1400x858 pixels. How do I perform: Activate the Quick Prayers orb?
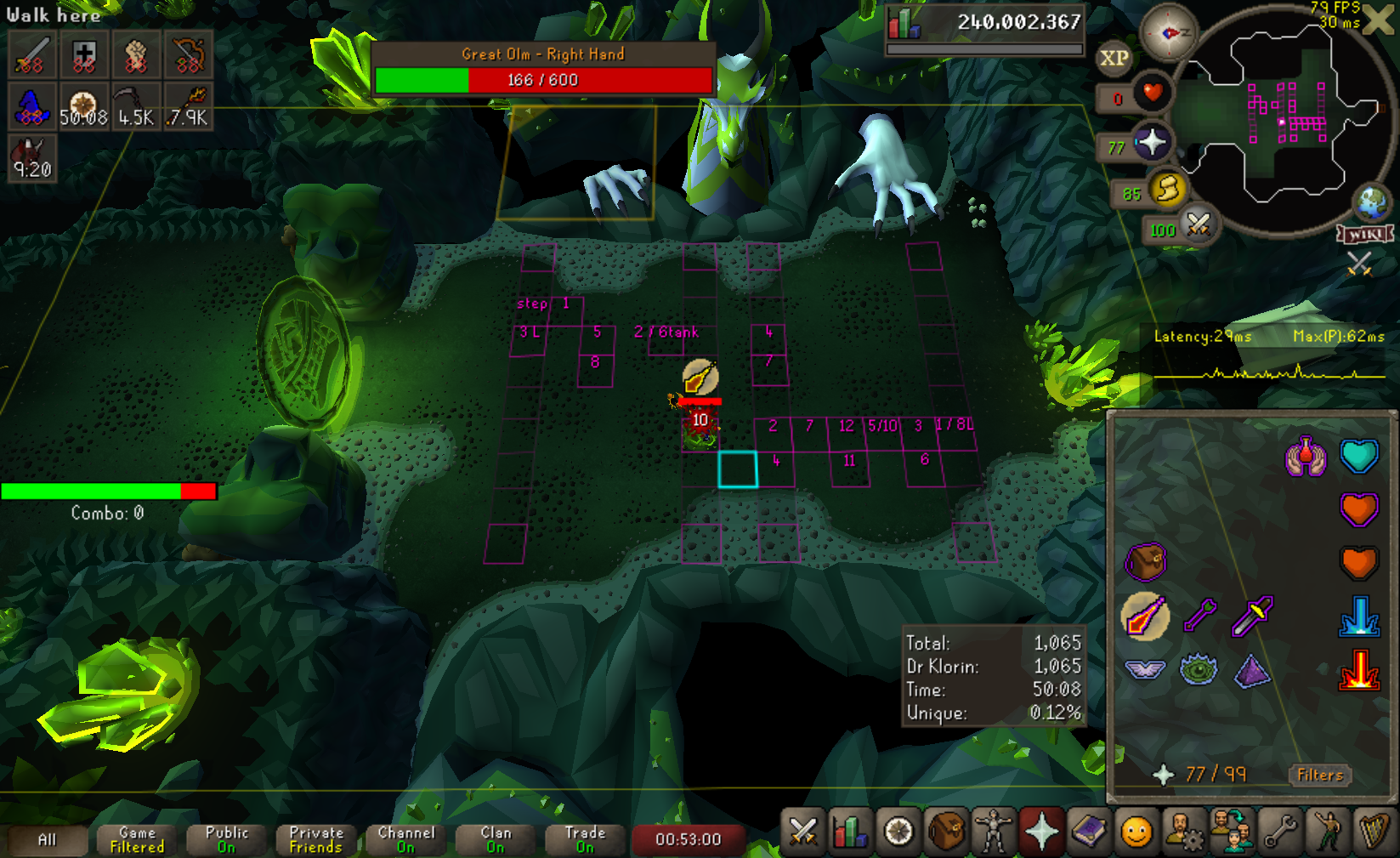1152,142
